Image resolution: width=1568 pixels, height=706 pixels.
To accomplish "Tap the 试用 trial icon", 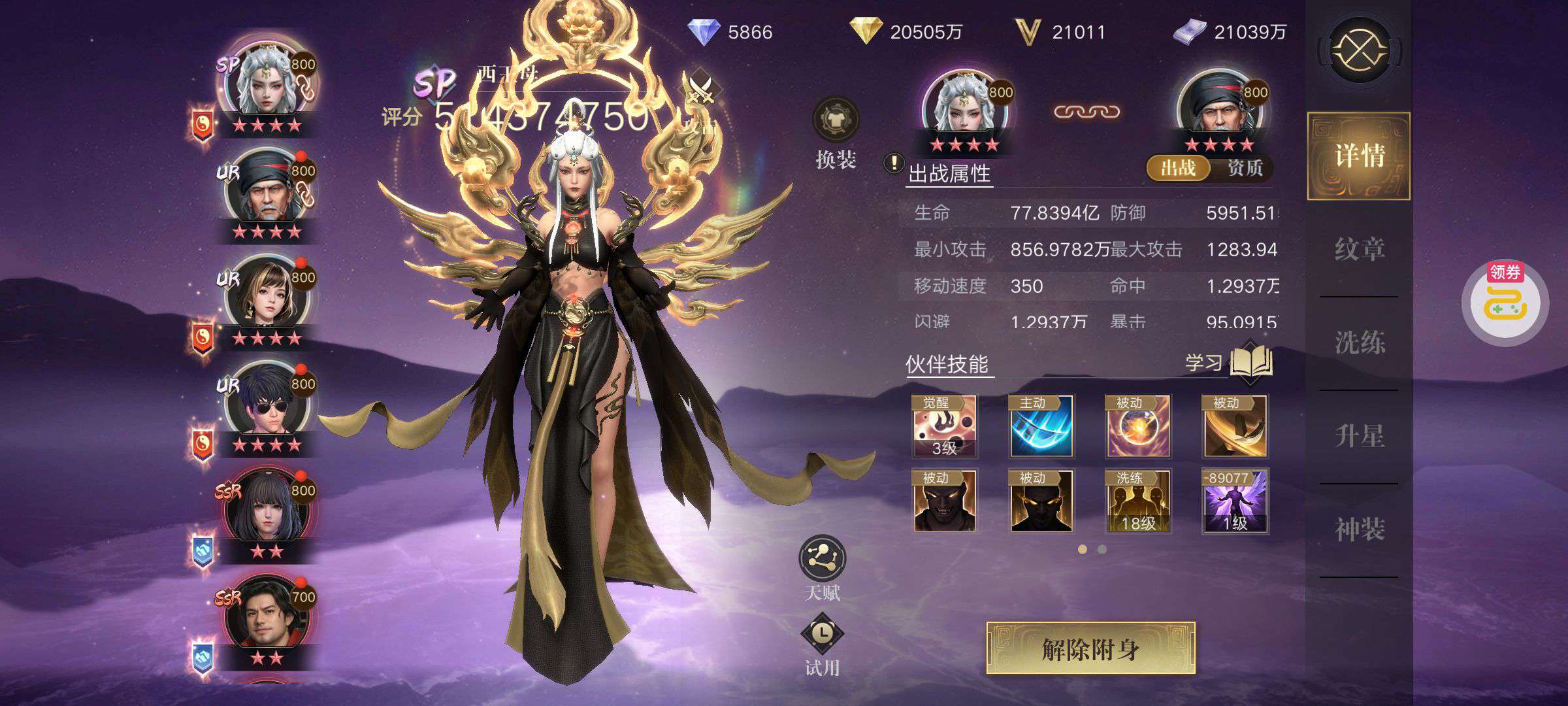I will pos(822,634).
